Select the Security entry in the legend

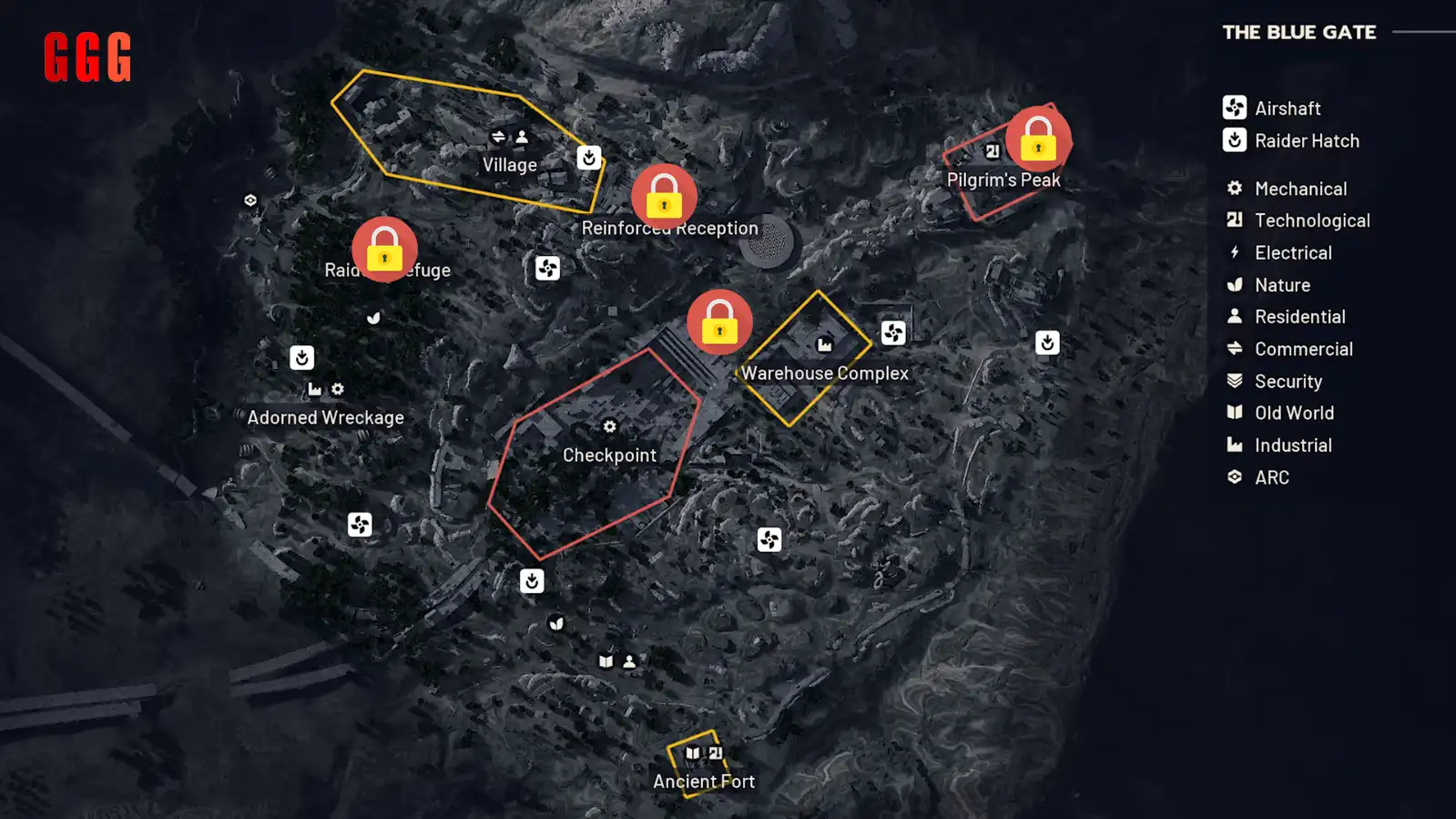pos(1288,381)
